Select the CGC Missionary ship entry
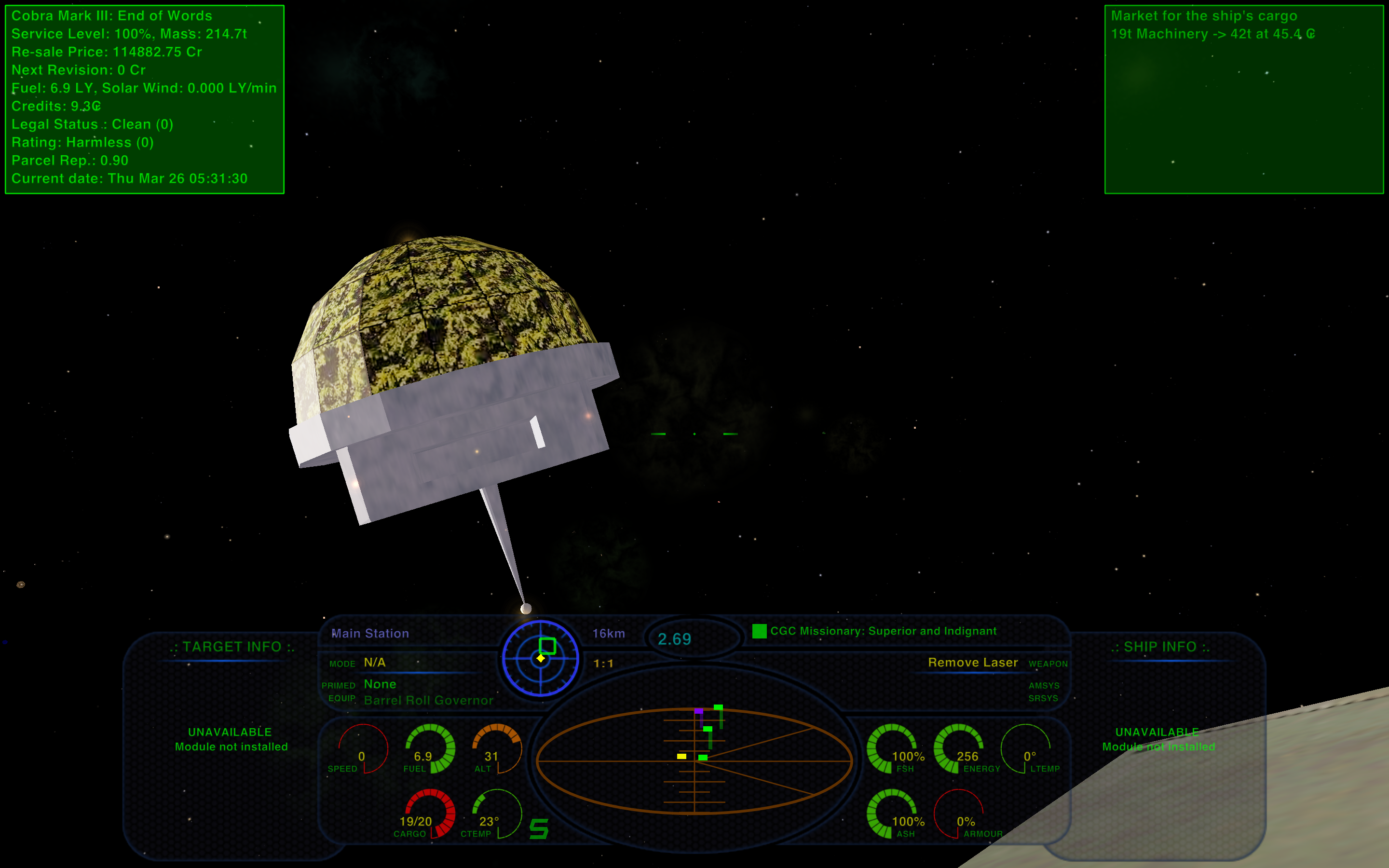 (x=883, y=631)
